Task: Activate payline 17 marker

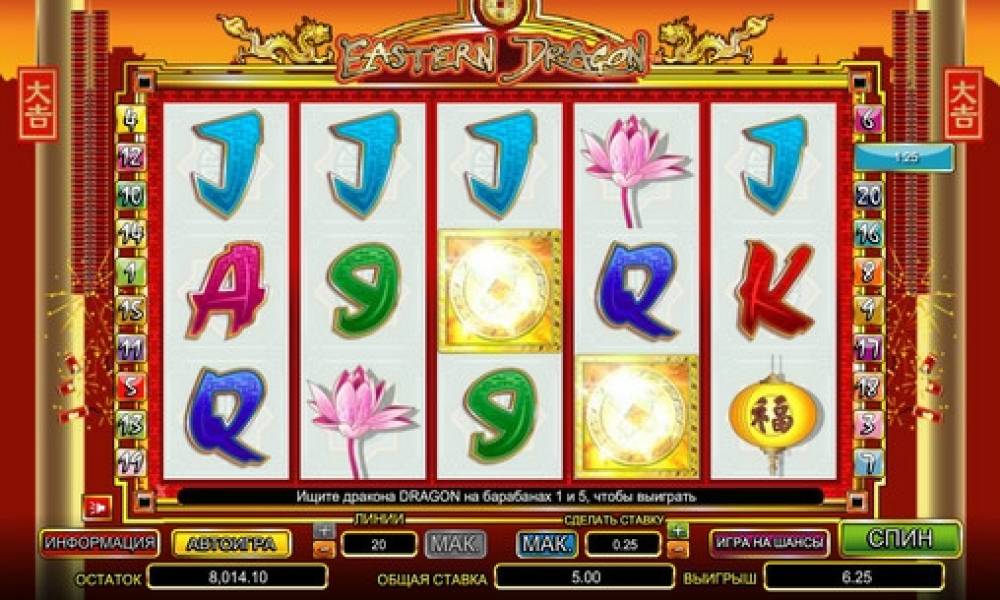Action: click(868, 348)
